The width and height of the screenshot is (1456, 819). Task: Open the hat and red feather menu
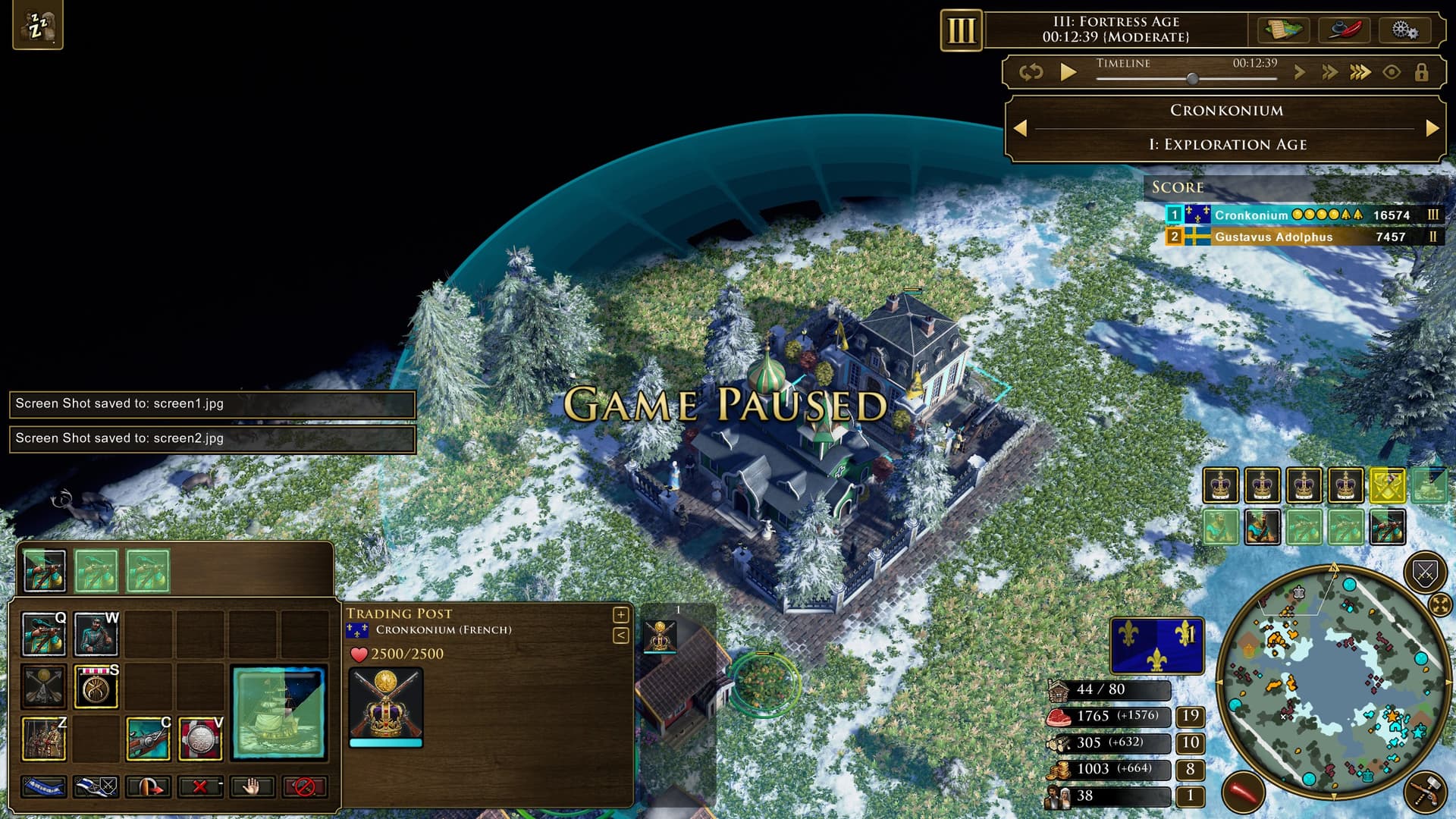1344,30
